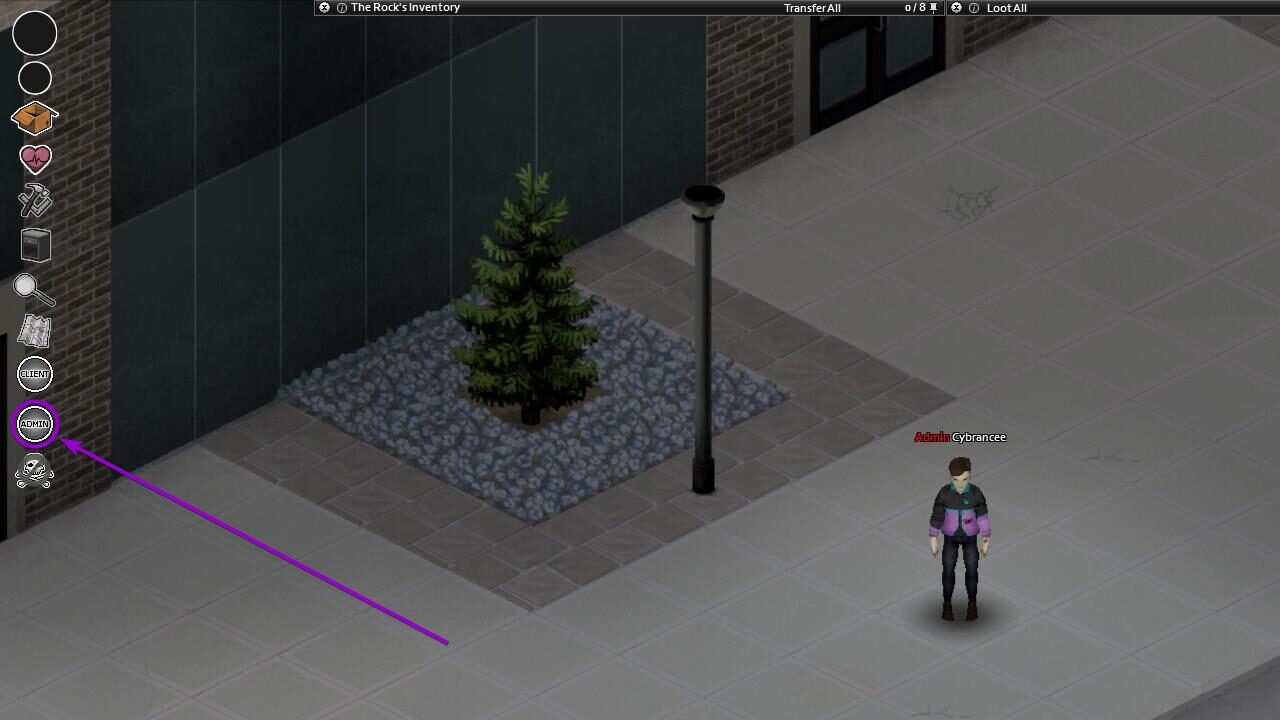Screen dimensions: 1280x720
Task: Select the player character Cybrancee
Action: pyautogui.click(x=960, y=520)
